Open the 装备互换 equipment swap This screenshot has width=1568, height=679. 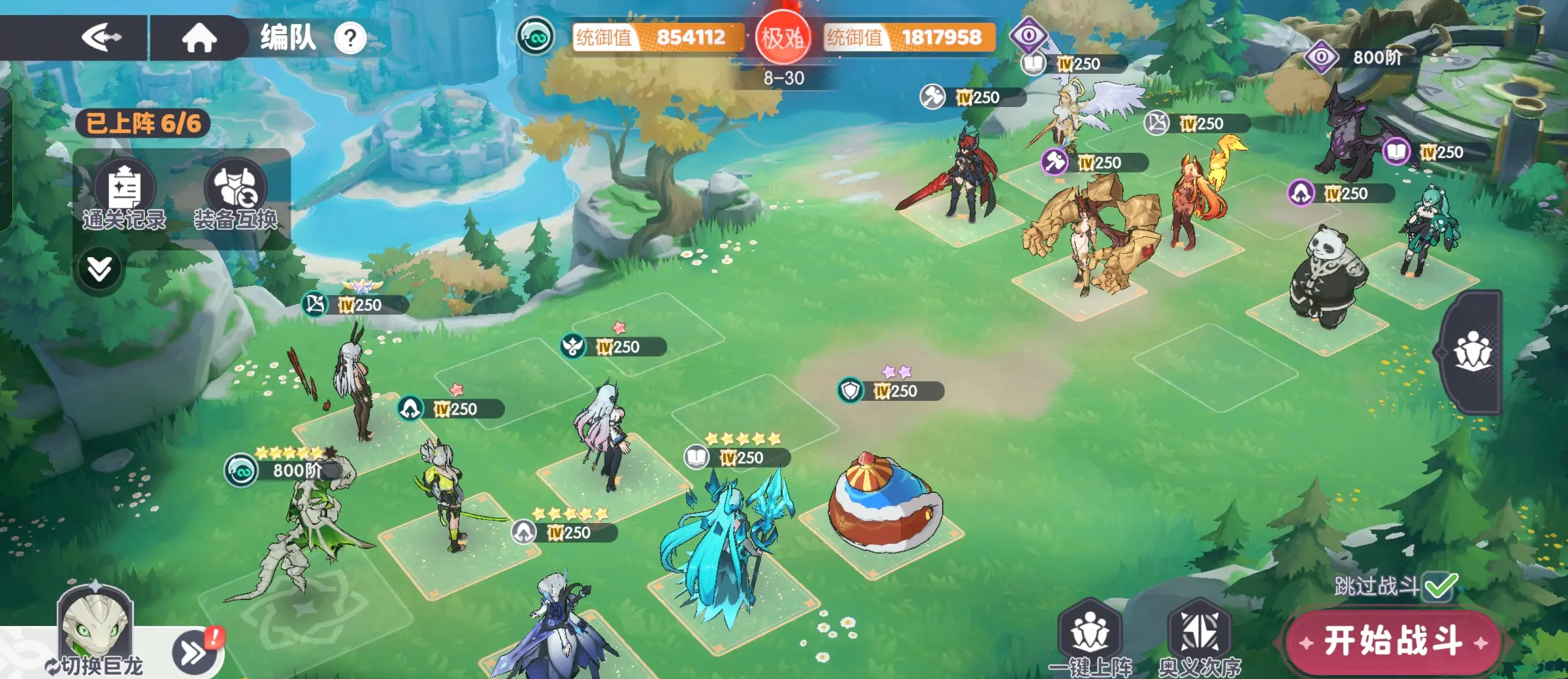pos(236,195)
